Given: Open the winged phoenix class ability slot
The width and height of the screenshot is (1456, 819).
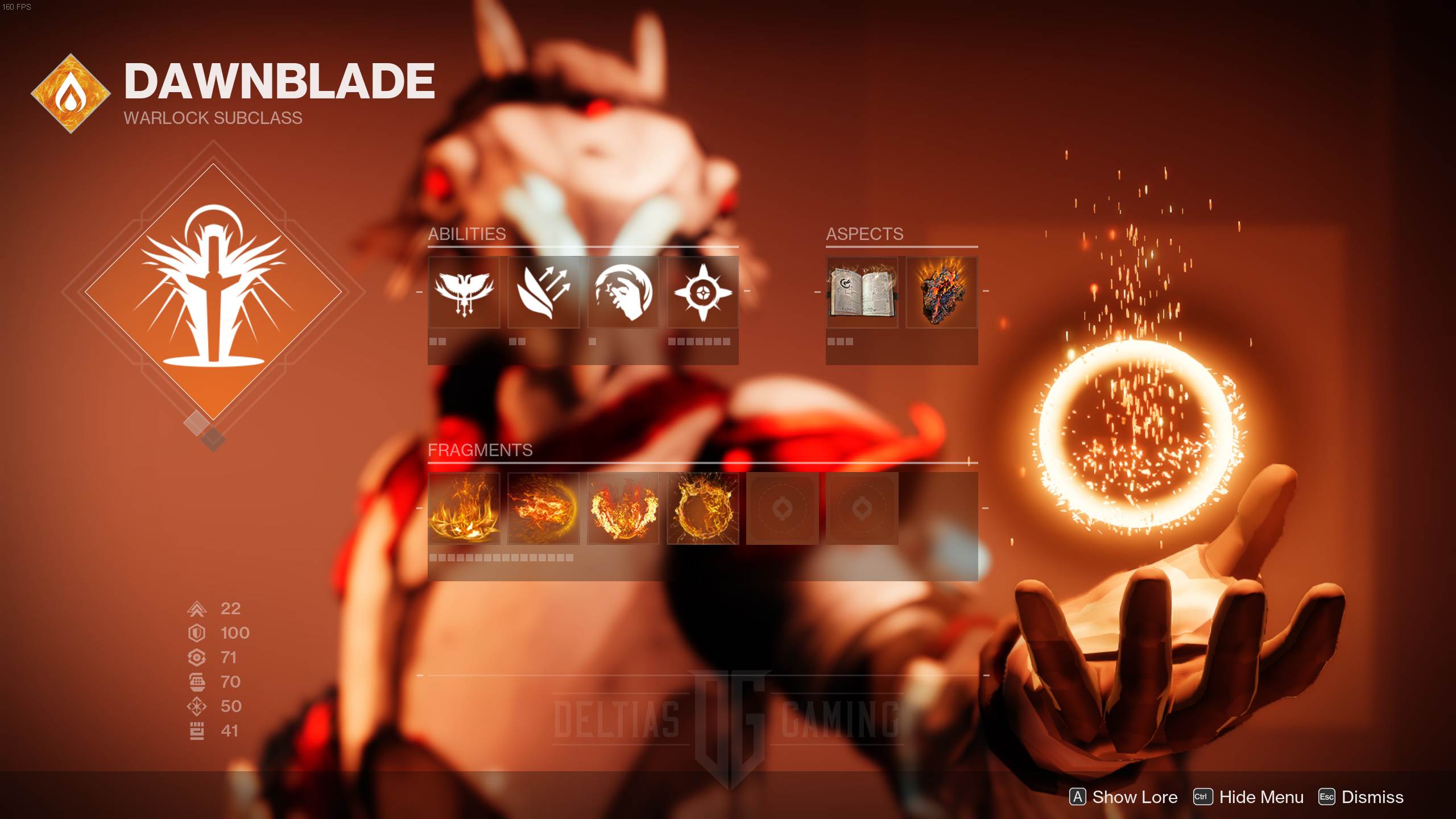Looking at the screenshot, I should click(x=464, y=292).
